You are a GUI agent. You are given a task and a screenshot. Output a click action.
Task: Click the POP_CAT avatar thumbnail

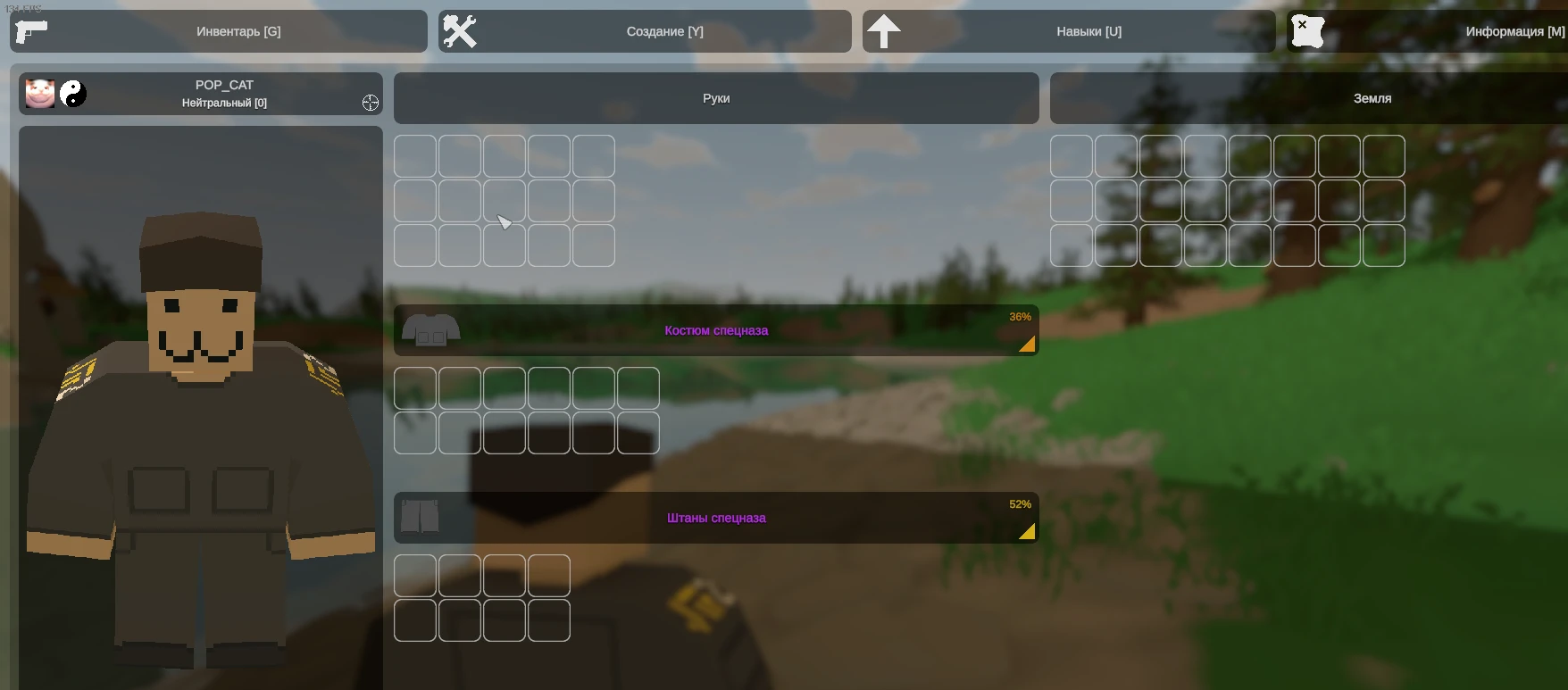39,94
